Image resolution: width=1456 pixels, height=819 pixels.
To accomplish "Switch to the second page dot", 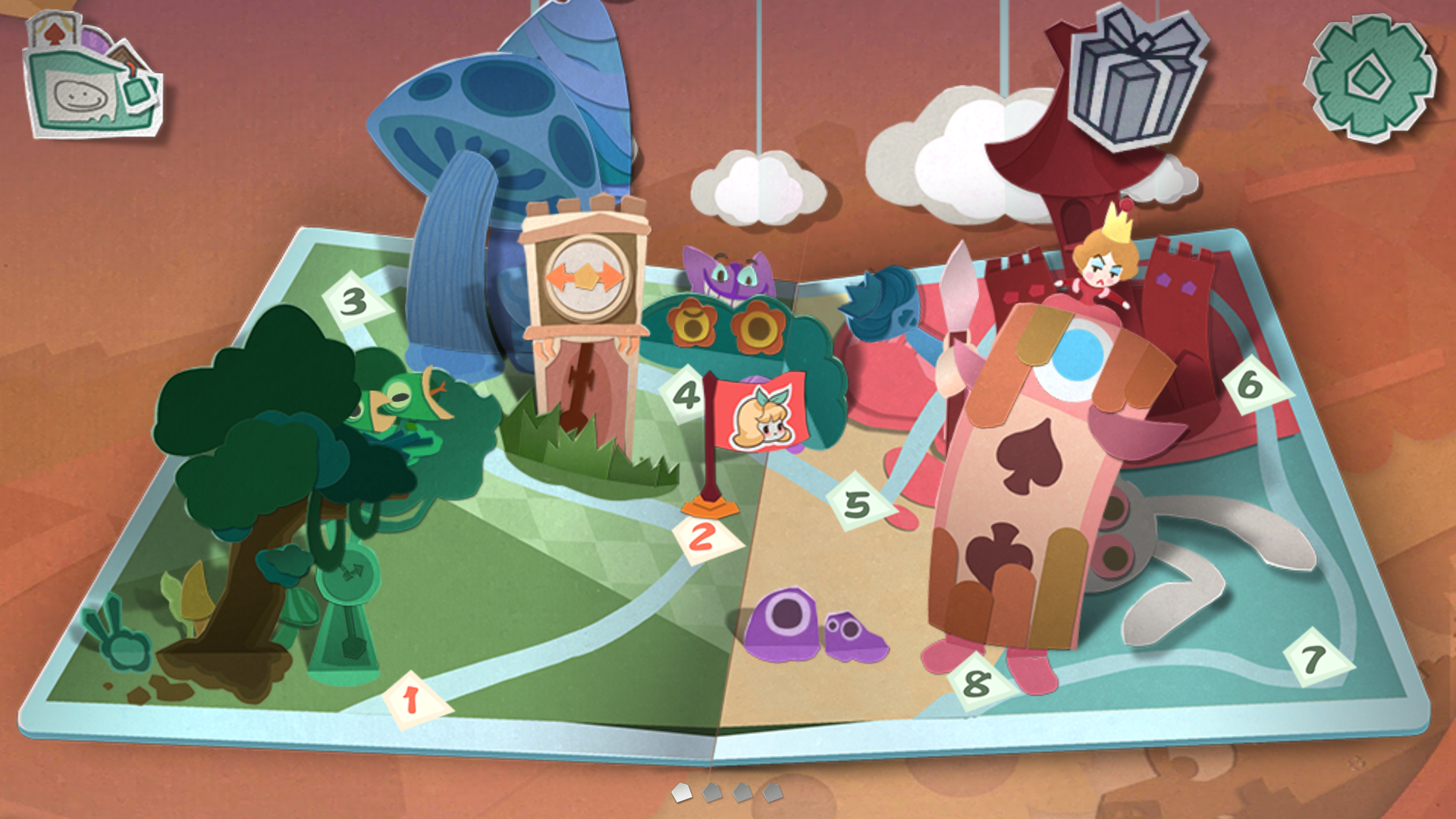I will 712,792.
